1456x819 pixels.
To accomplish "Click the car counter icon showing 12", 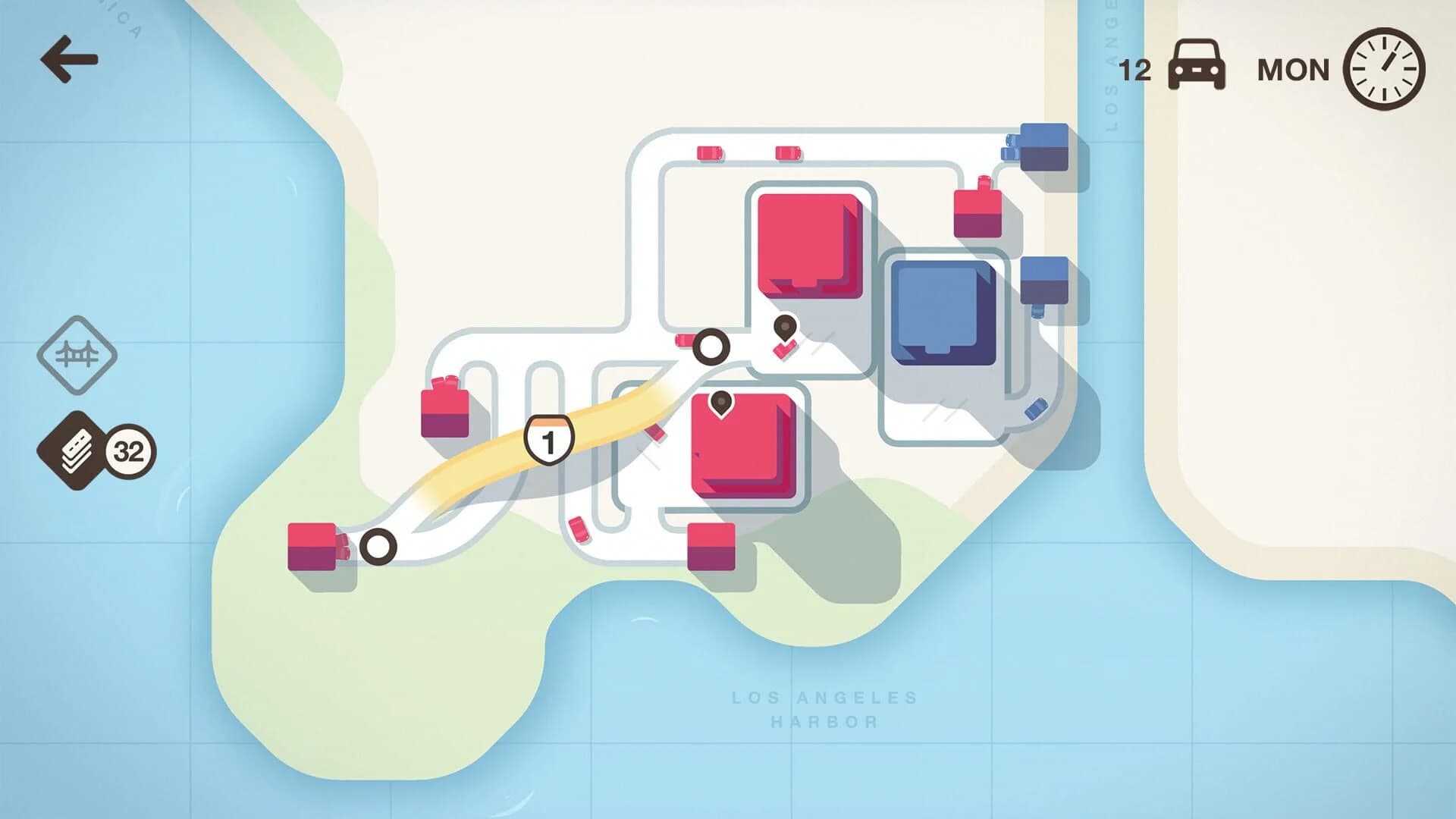I will (x=1198, y=68).
